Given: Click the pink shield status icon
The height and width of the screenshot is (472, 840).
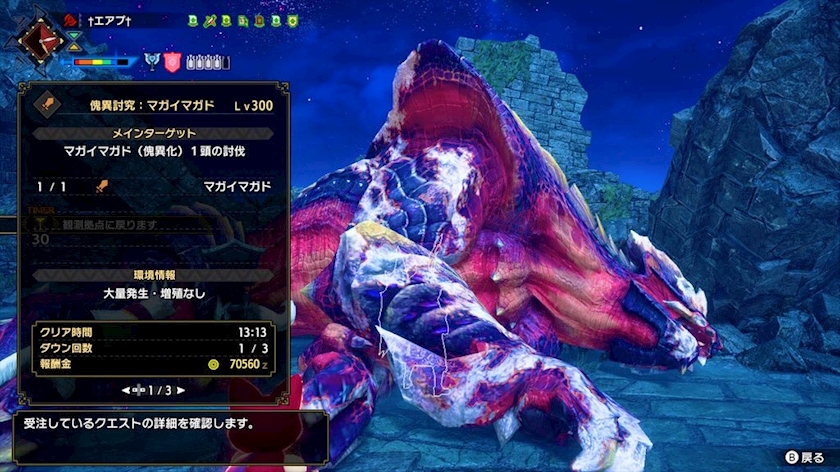Looking at the screenshot, I should pyautogui.click(x=172, y=61).
